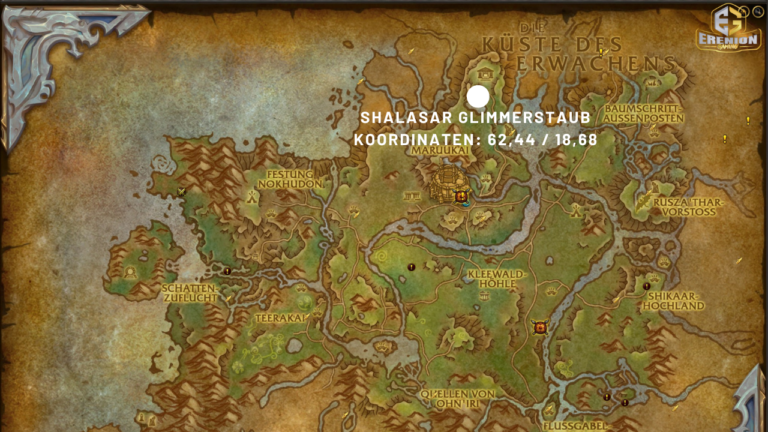Click the white Shalasar Glimmerstaub location marker
768x432 pixels.
[x=478, y=97]
